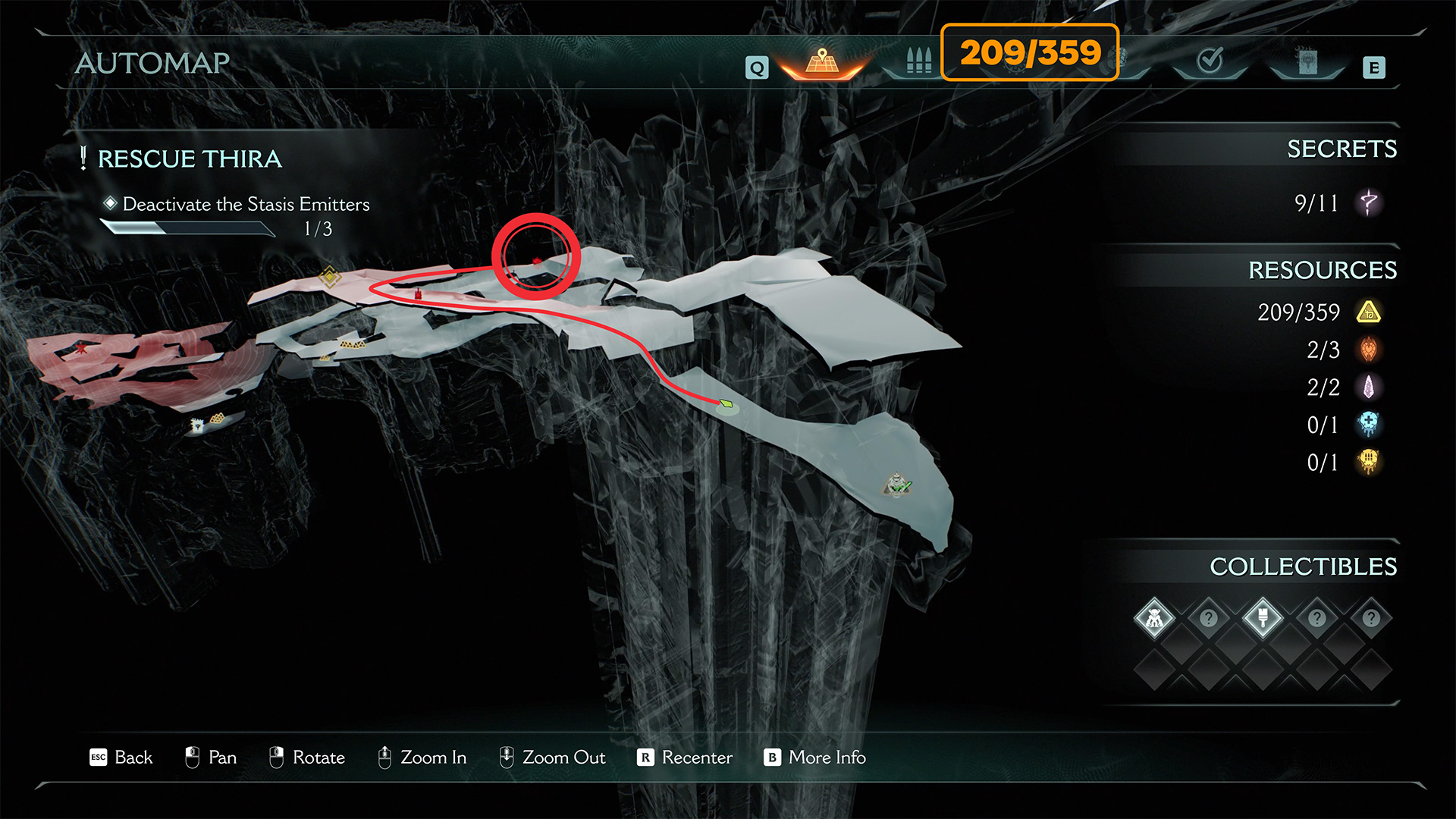Open the checkmark objectives tab
Screen dimensions: 1456x819
pyautogui.click(x=1210, y=61)
